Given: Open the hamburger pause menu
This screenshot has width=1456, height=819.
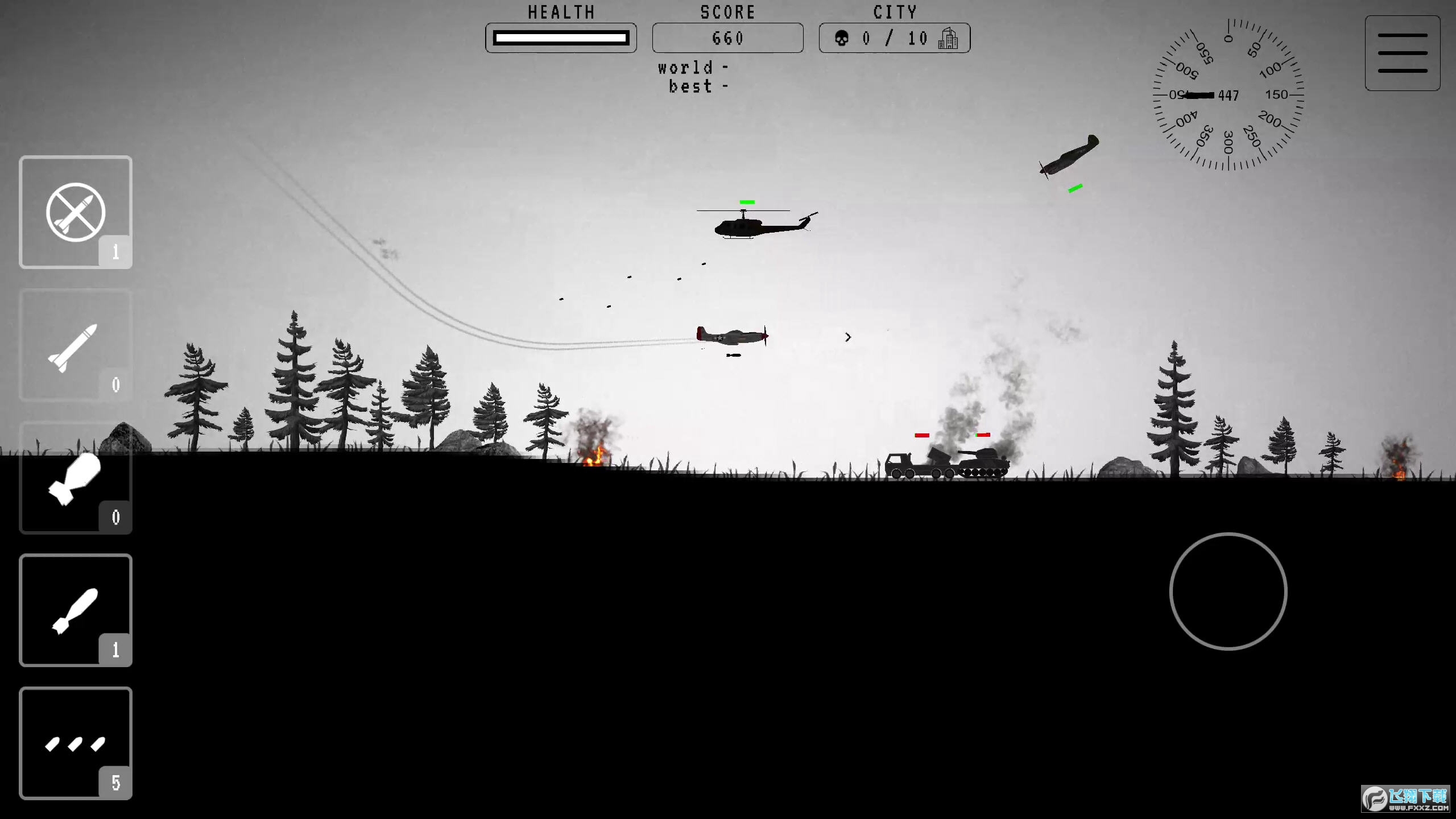Looking at the screenshot, I should [1403, 53].
